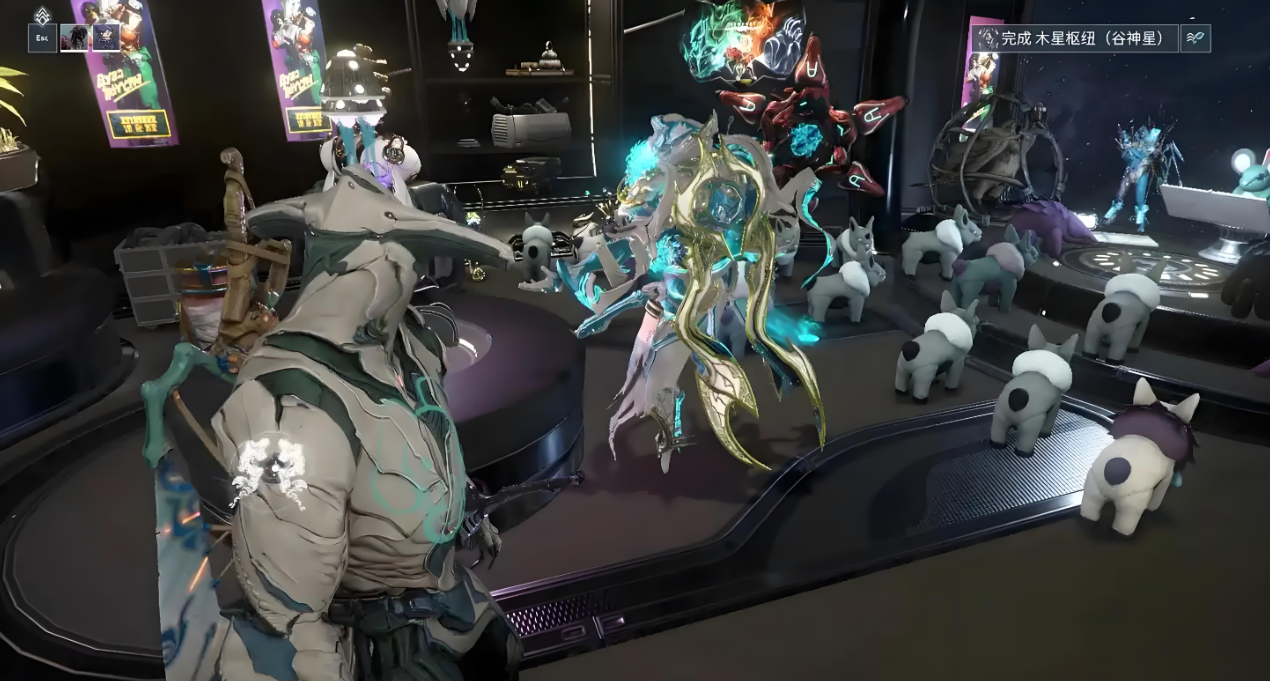
Task: Select the first squad member portrait
Action: (74, 38)
